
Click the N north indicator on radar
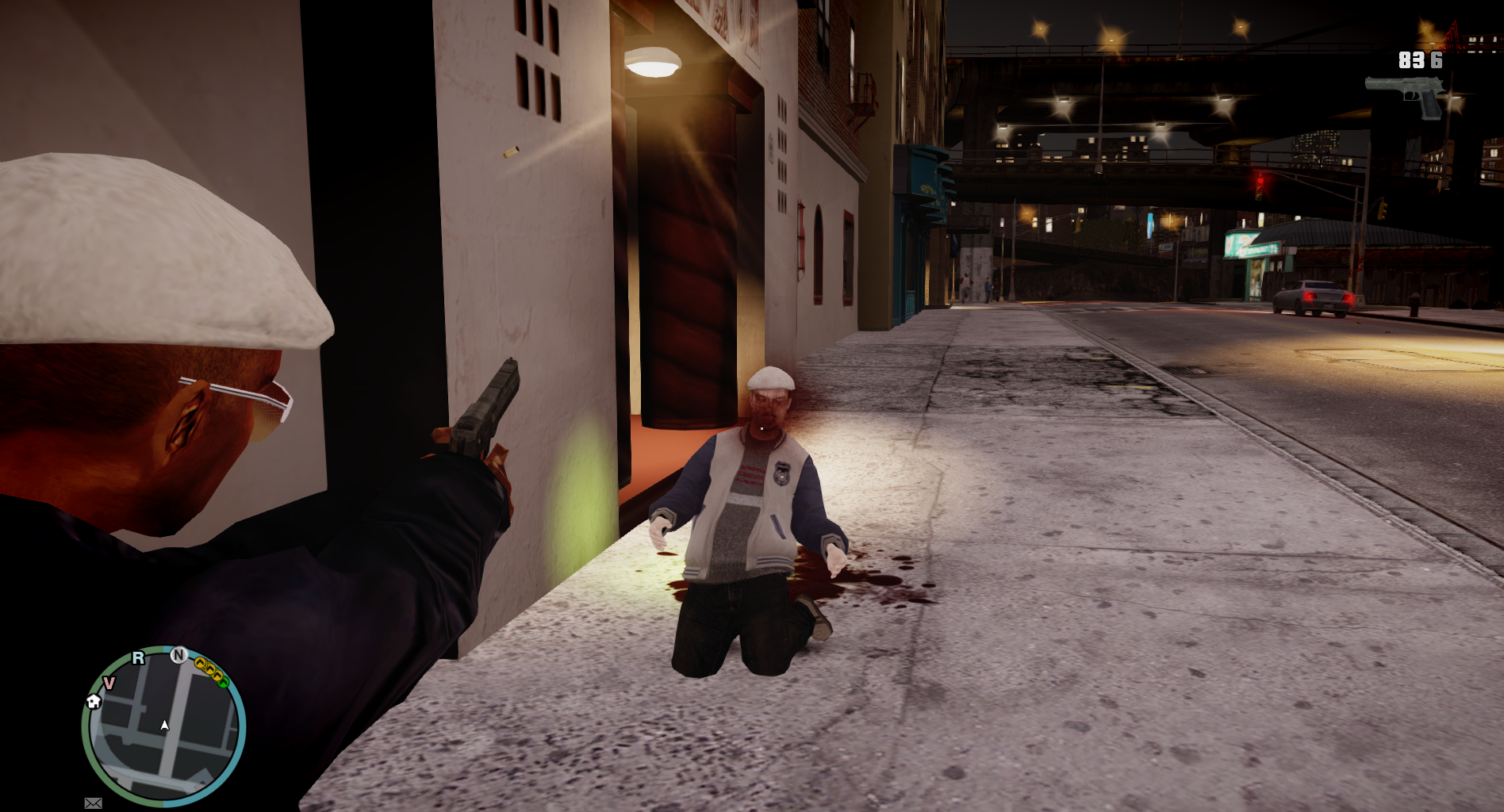pyautogui.click(x=179, y=655)
